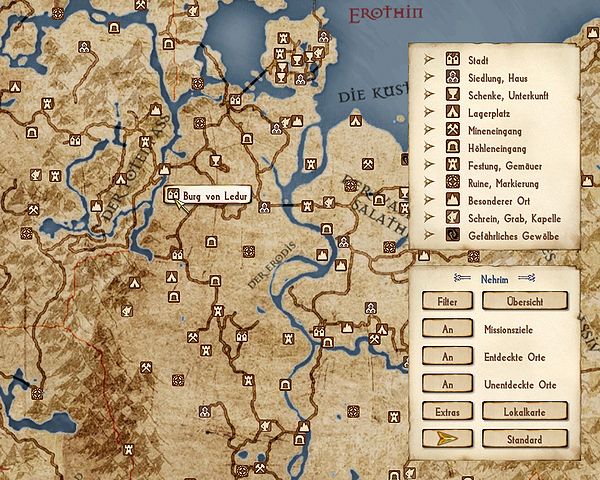Switch to the Lokalkarte view
This screenshot has width=600, height=480.
(x=524, y=411)
